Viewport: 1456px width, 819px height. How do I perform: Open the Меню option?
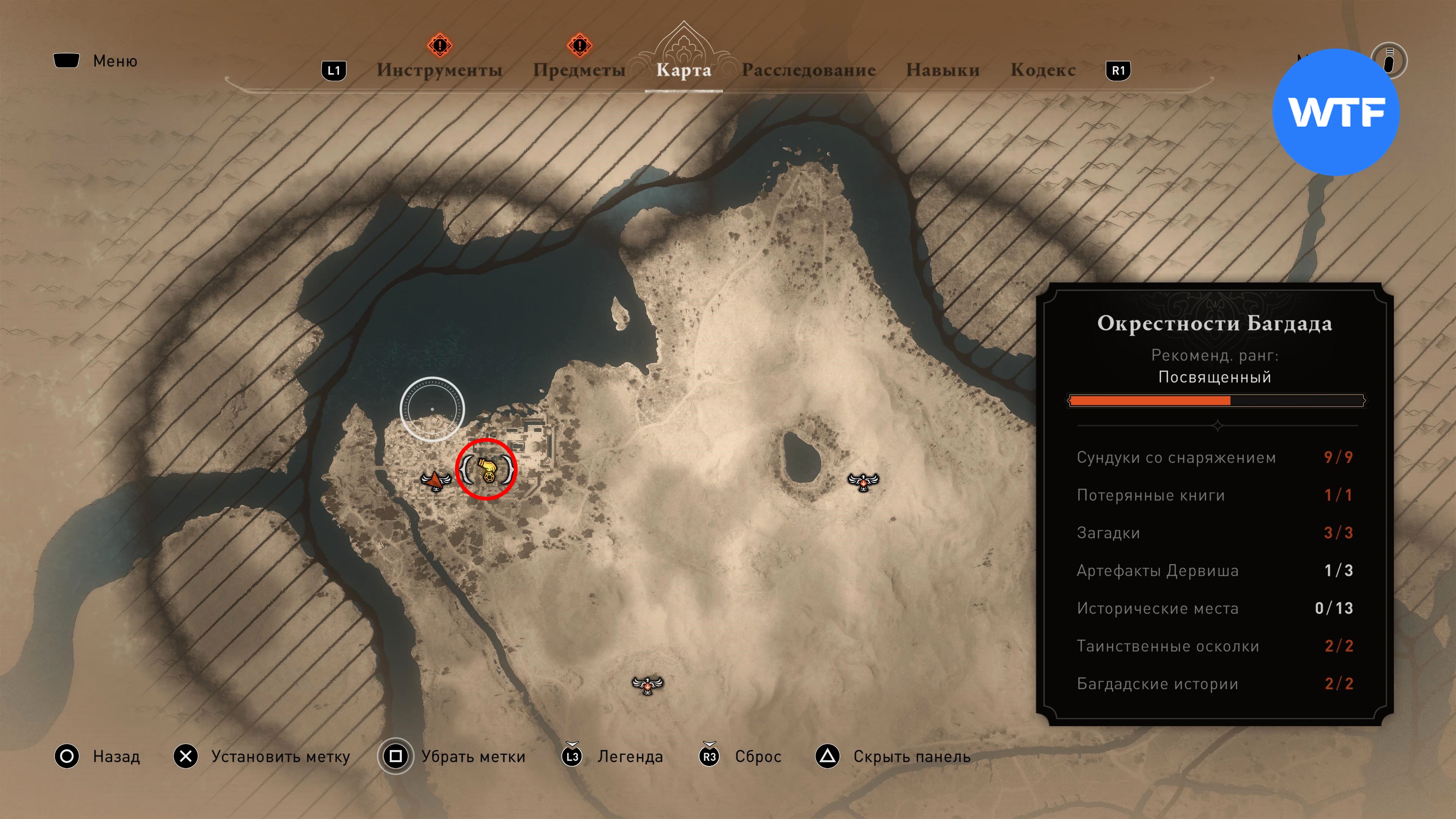[115, 61]
